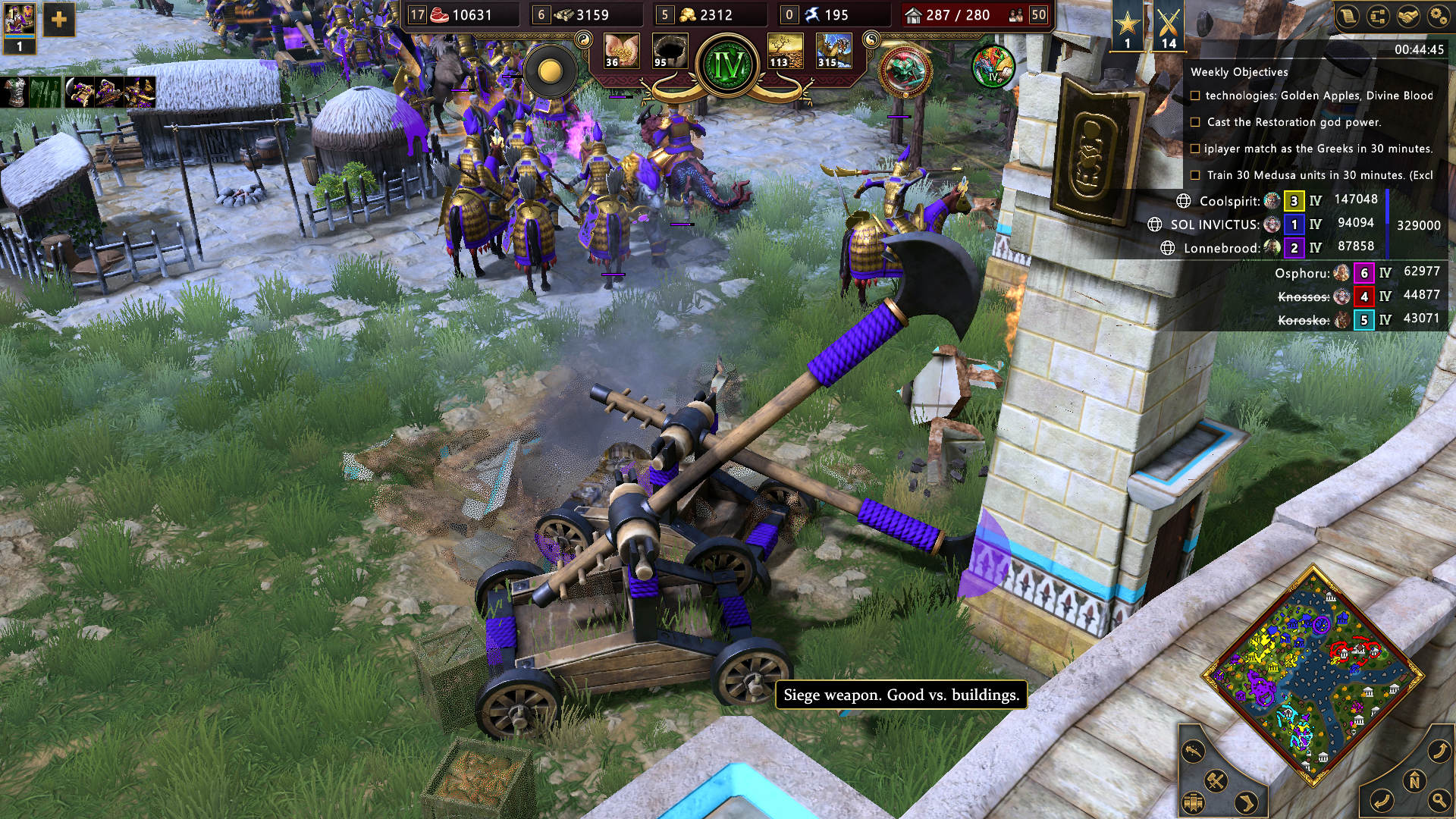Viewport: 1456px width, 819px height.
Task: Cast the god power showing 113
Action: click(785, 52)
